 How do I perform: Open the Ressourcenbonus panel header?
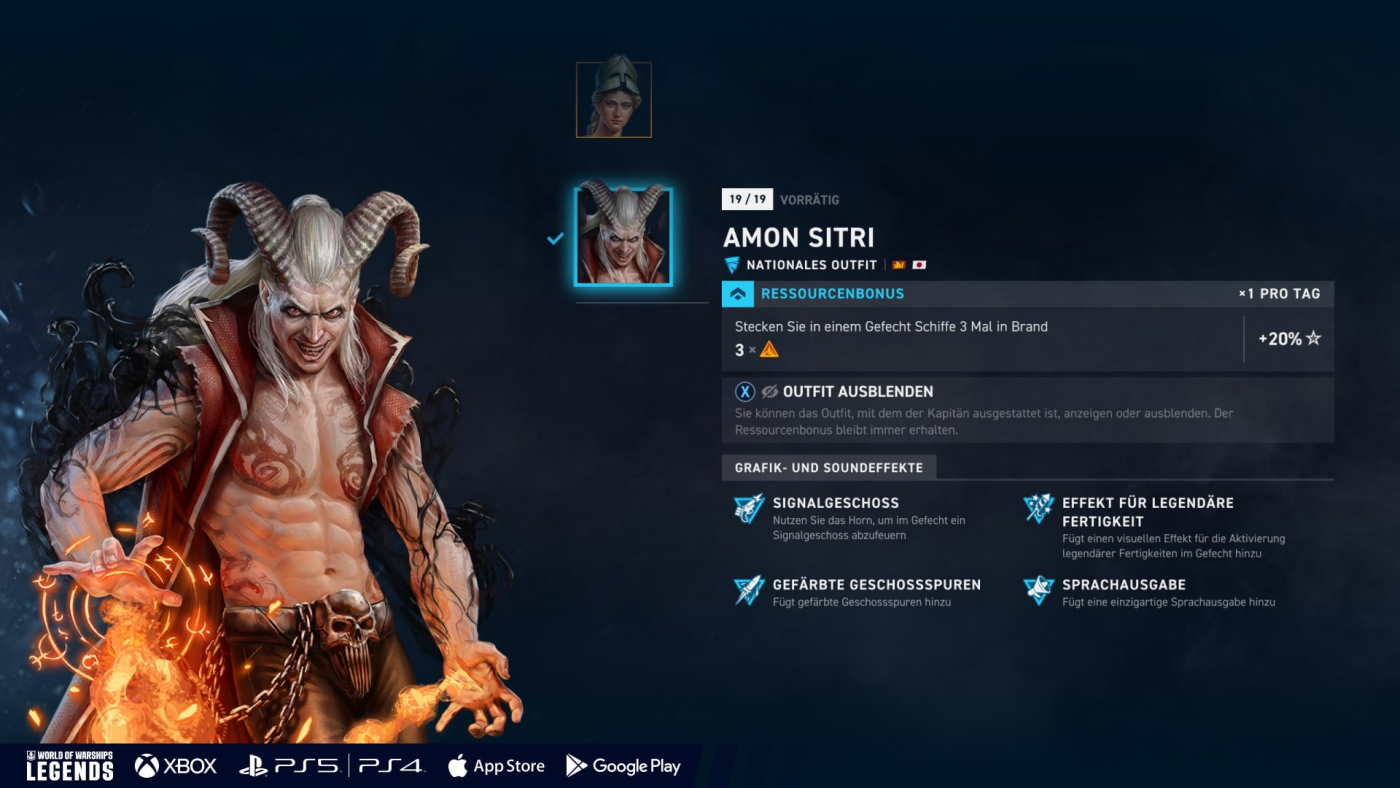[832, 294]
